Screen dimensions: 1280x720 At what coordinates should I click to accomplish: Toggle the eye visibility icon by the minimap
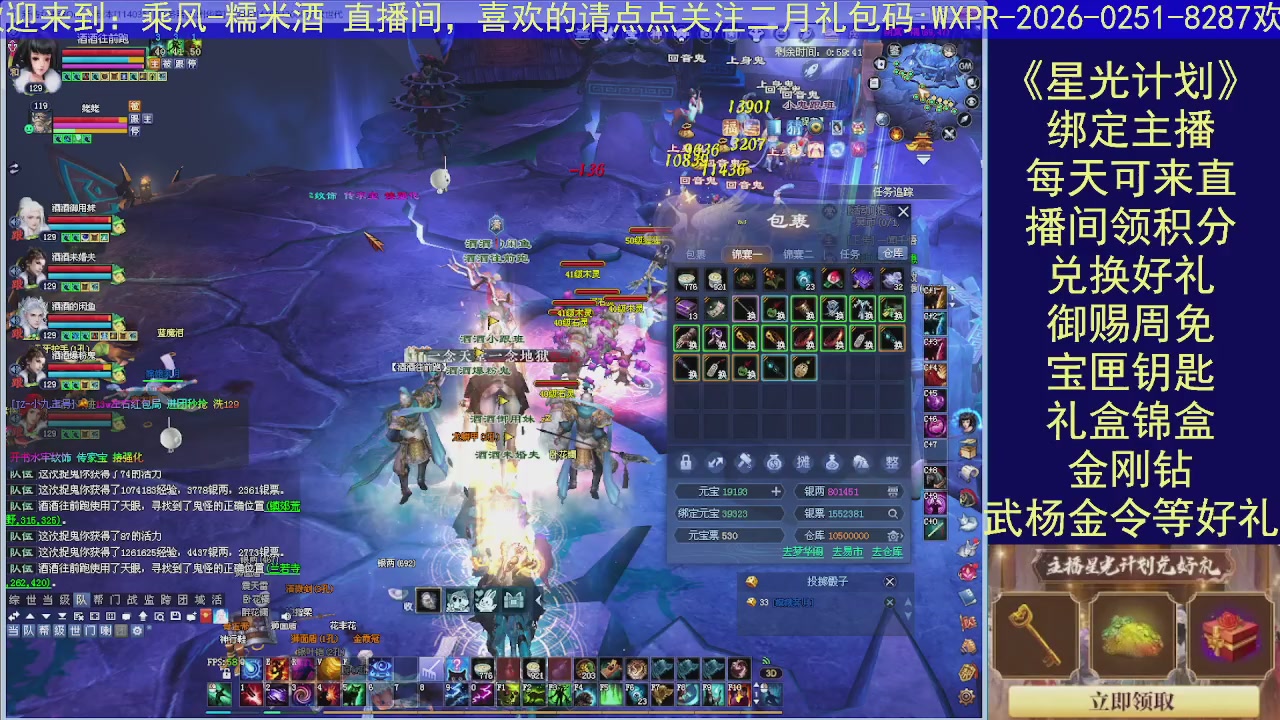(972, 101)
